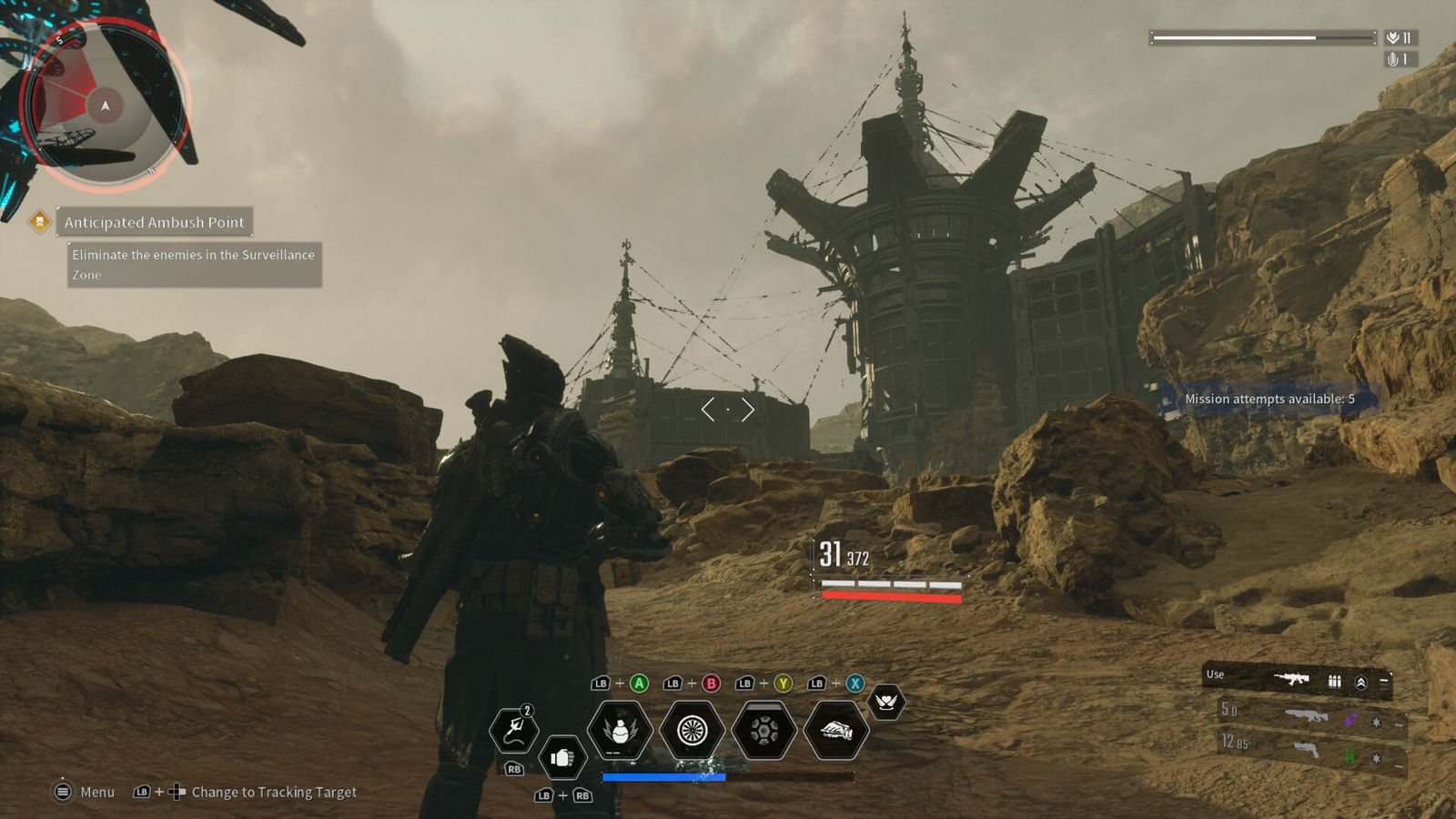Open the Menu option
This screenshot has height=819, width=1456.
point(85,792)
